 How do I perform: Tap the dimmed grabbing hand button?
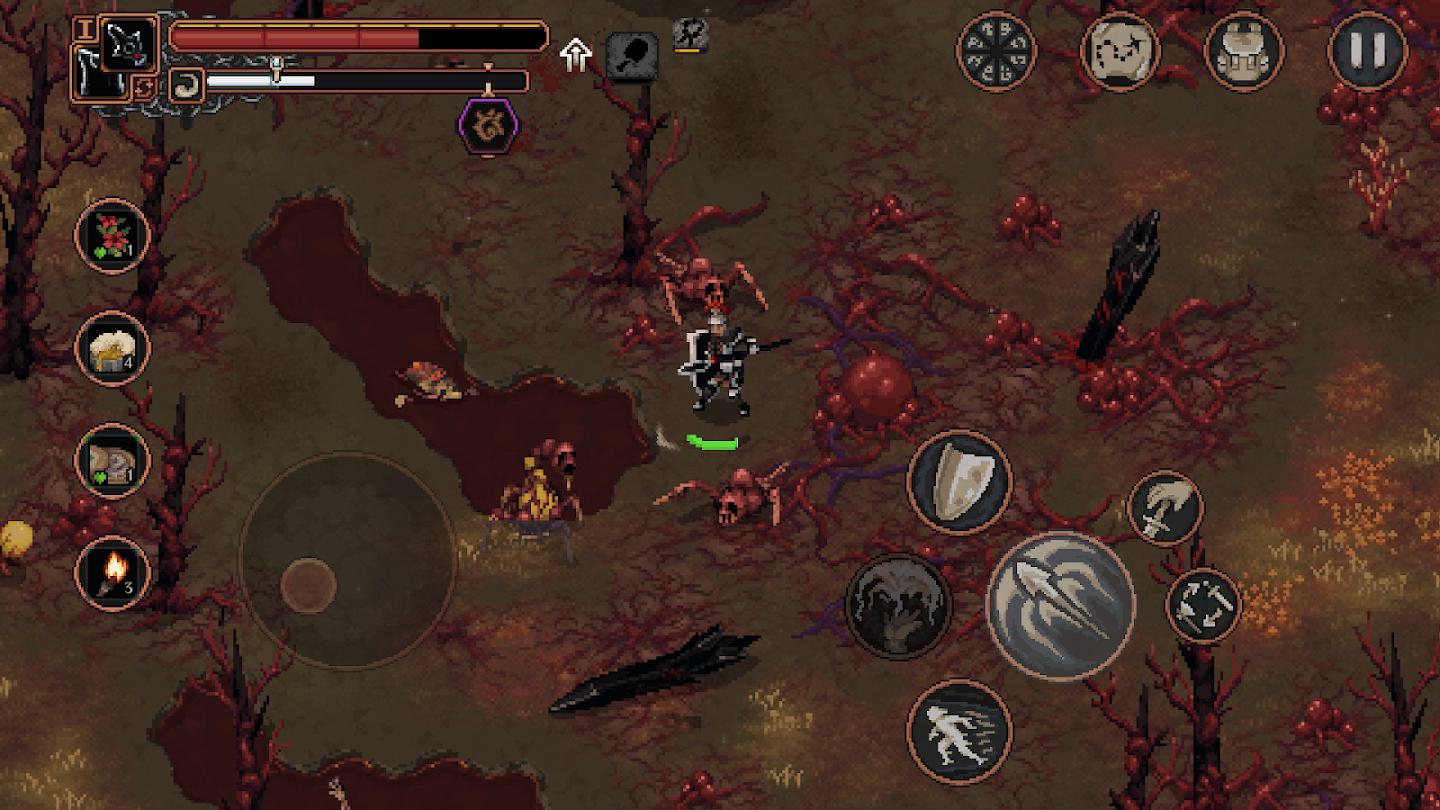898,605
